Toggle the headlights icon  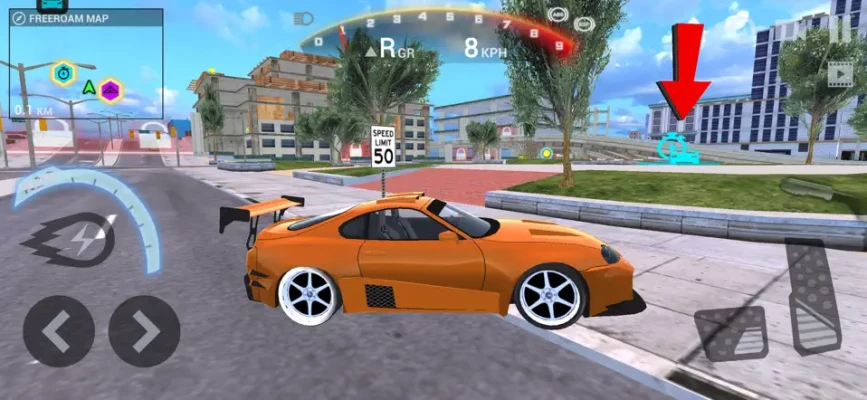click(x=302, y=18)
